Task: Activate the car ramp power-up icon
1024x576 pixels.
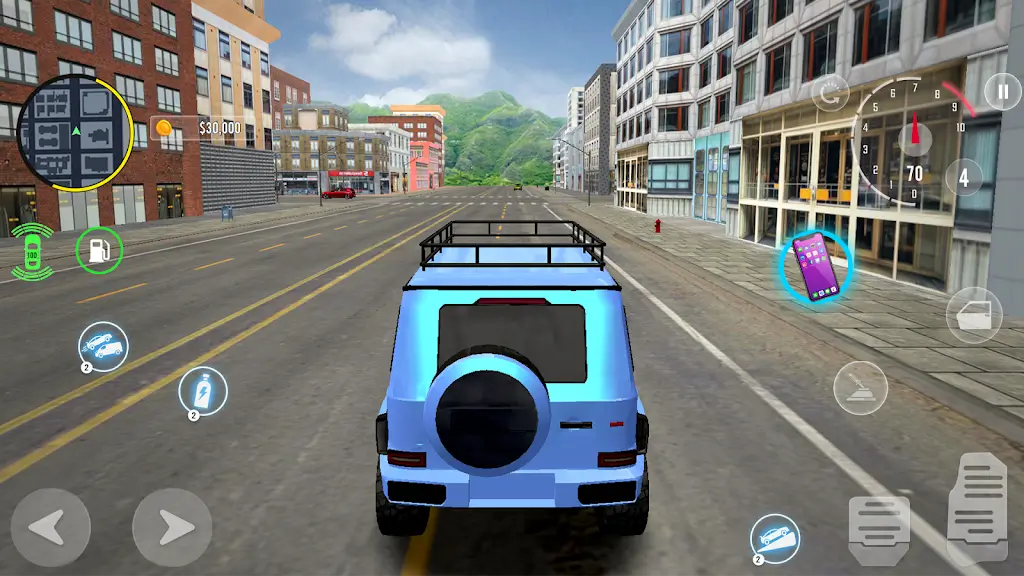Action: 775,538
